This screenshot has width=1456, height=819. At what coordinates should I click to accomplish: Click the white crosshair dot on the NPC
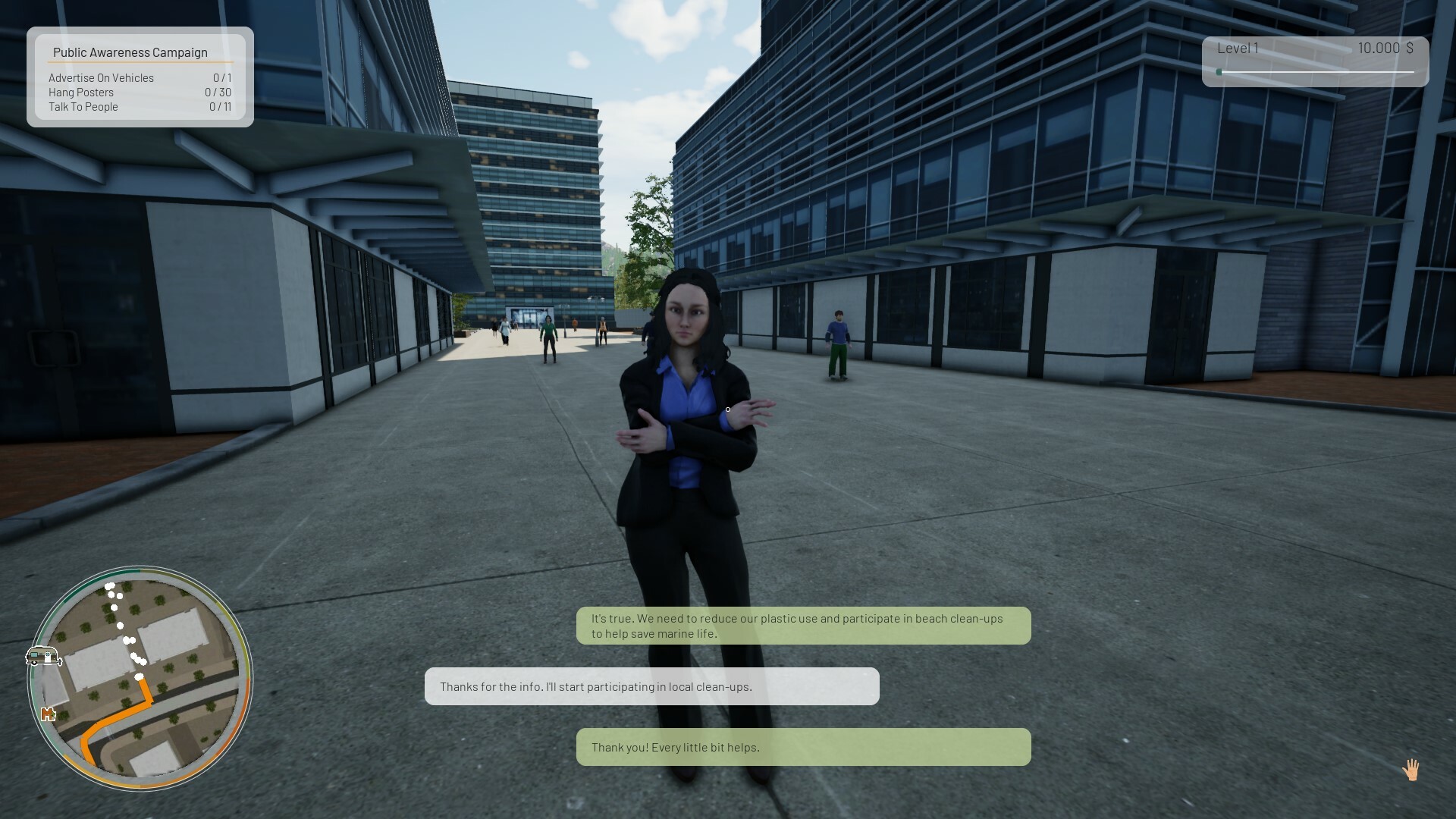[726, 409]
